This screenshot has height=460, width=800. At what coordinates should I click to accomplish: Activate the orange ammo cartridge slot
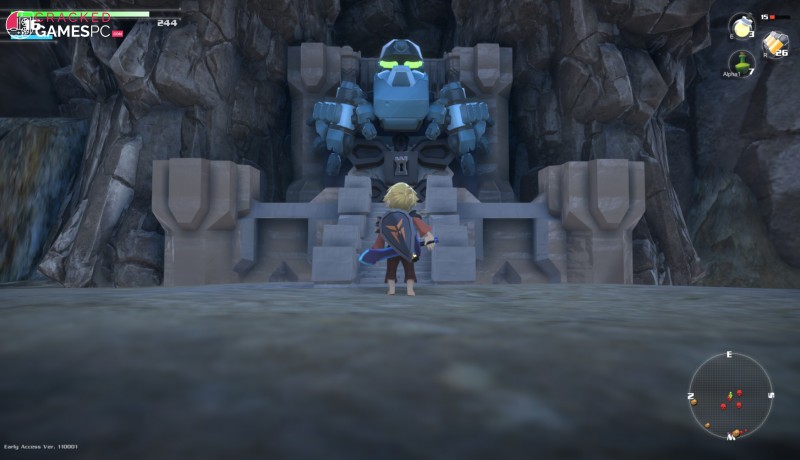tap(774, 43)
